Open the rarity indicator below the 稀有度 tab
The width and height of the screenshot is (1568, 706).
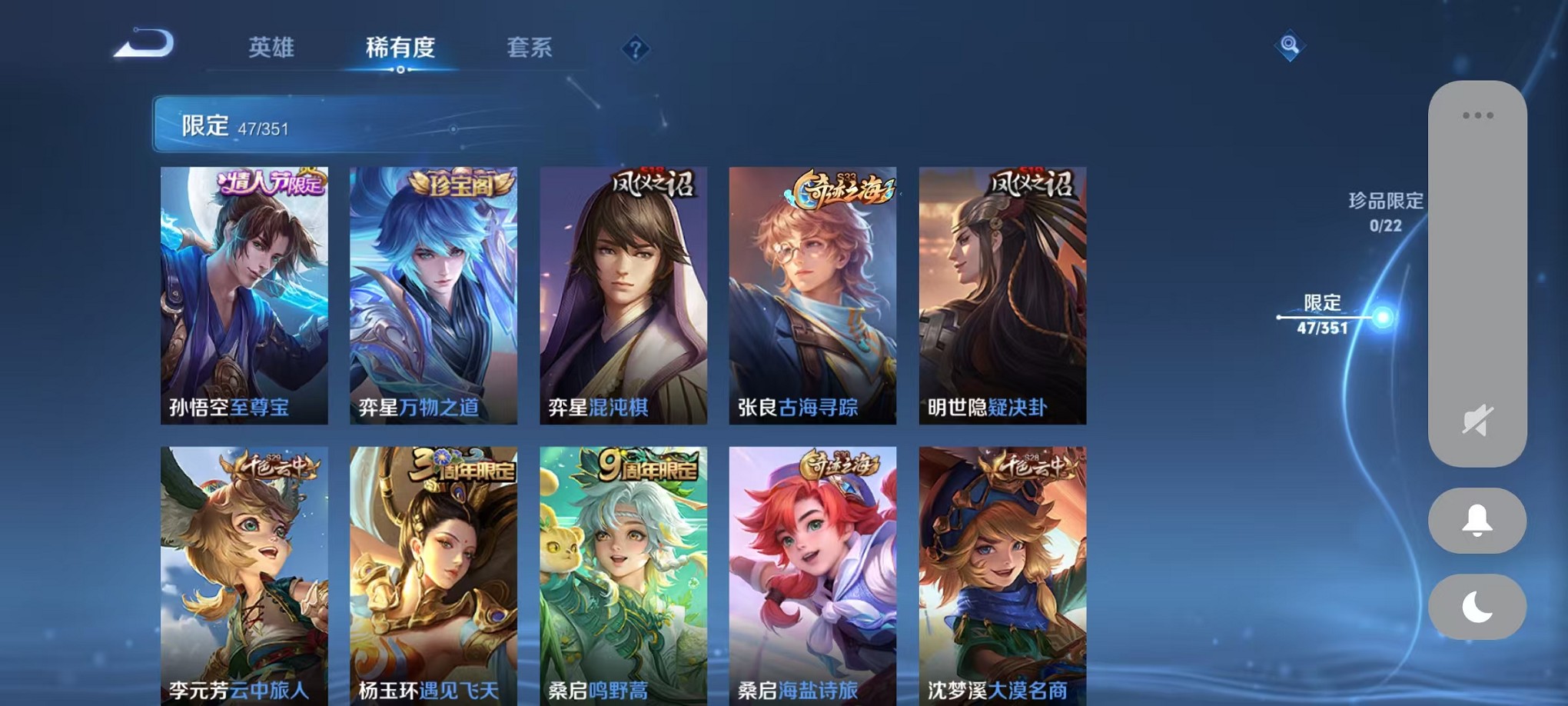point(399,71)
